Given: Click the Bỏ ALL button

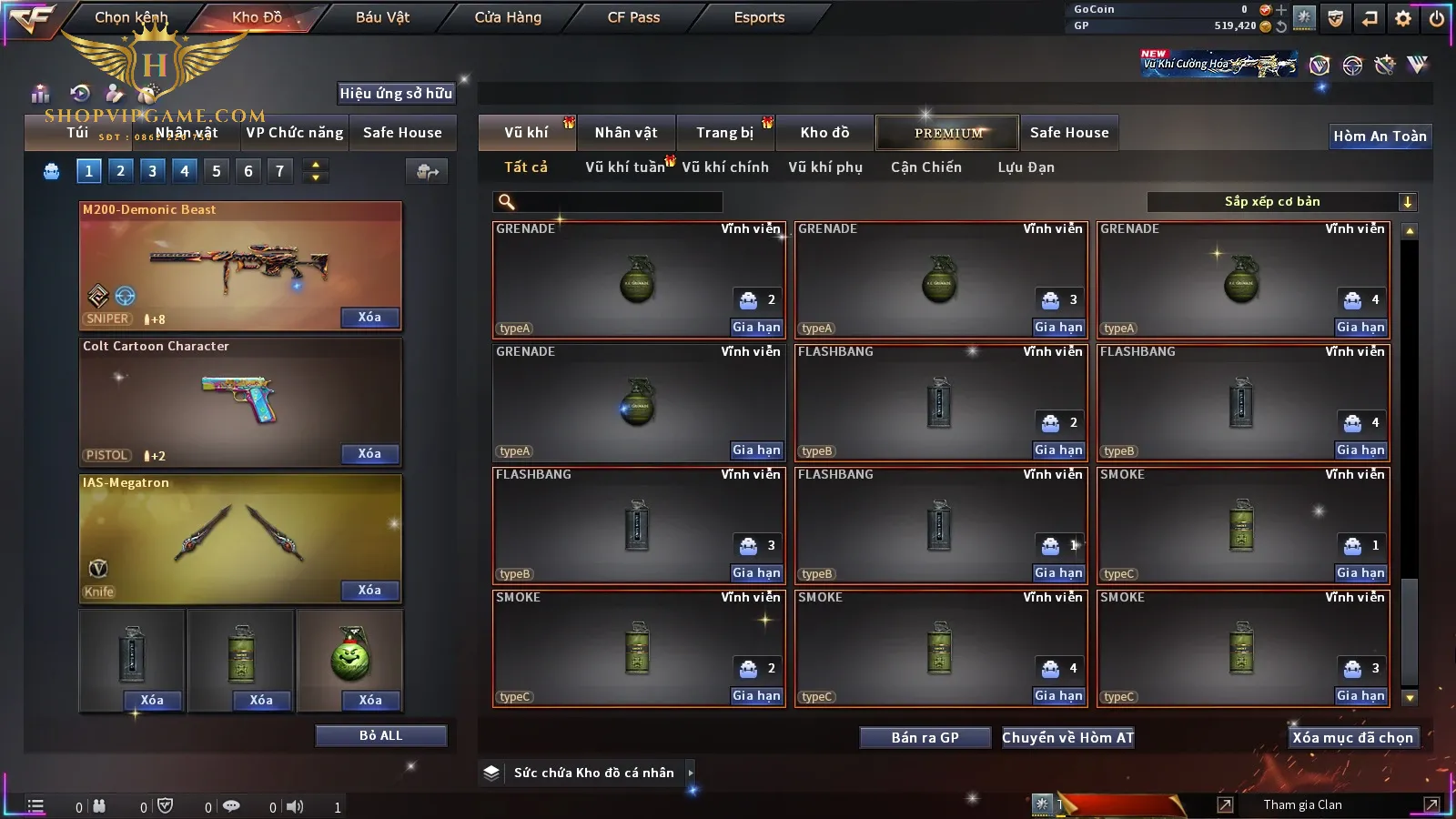Looking at the screenshot, I should [380, 736].
